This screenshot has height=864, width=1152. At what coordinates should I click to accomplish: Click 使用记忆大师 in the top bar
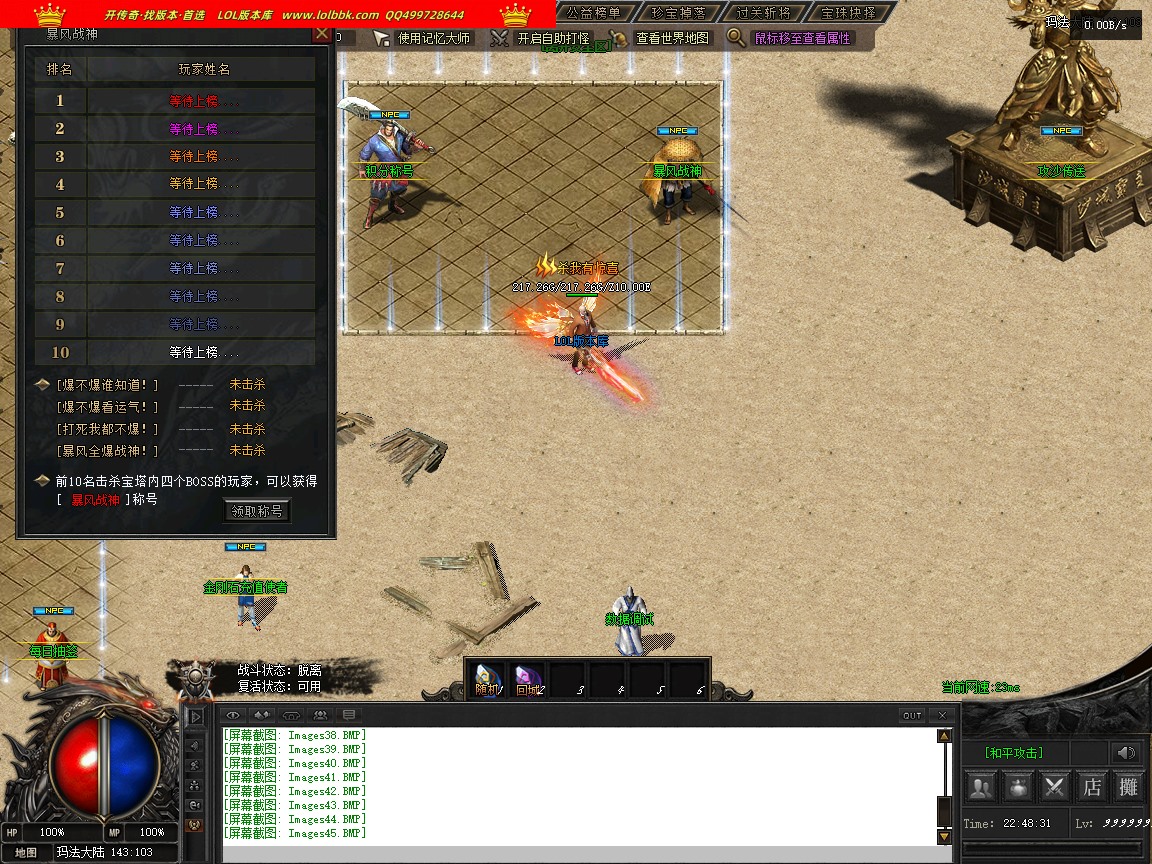pyautogui.click(x=423, y=38)
